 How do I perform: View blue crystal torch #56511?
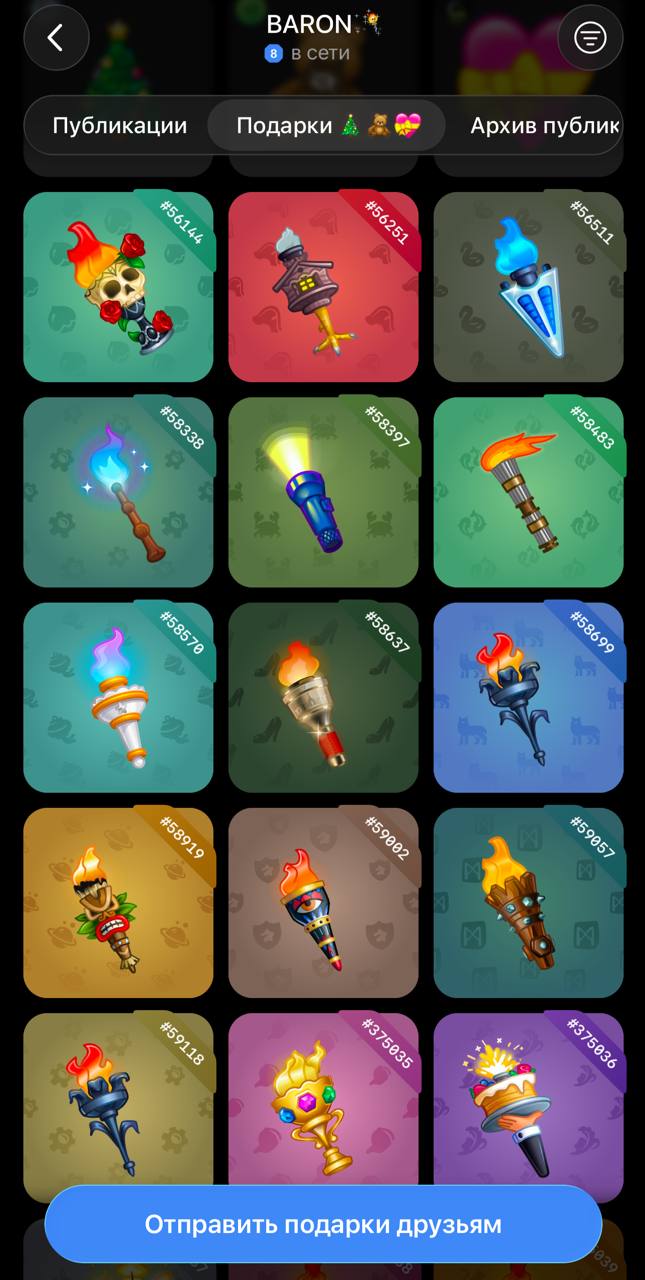[x=528, y=287]
